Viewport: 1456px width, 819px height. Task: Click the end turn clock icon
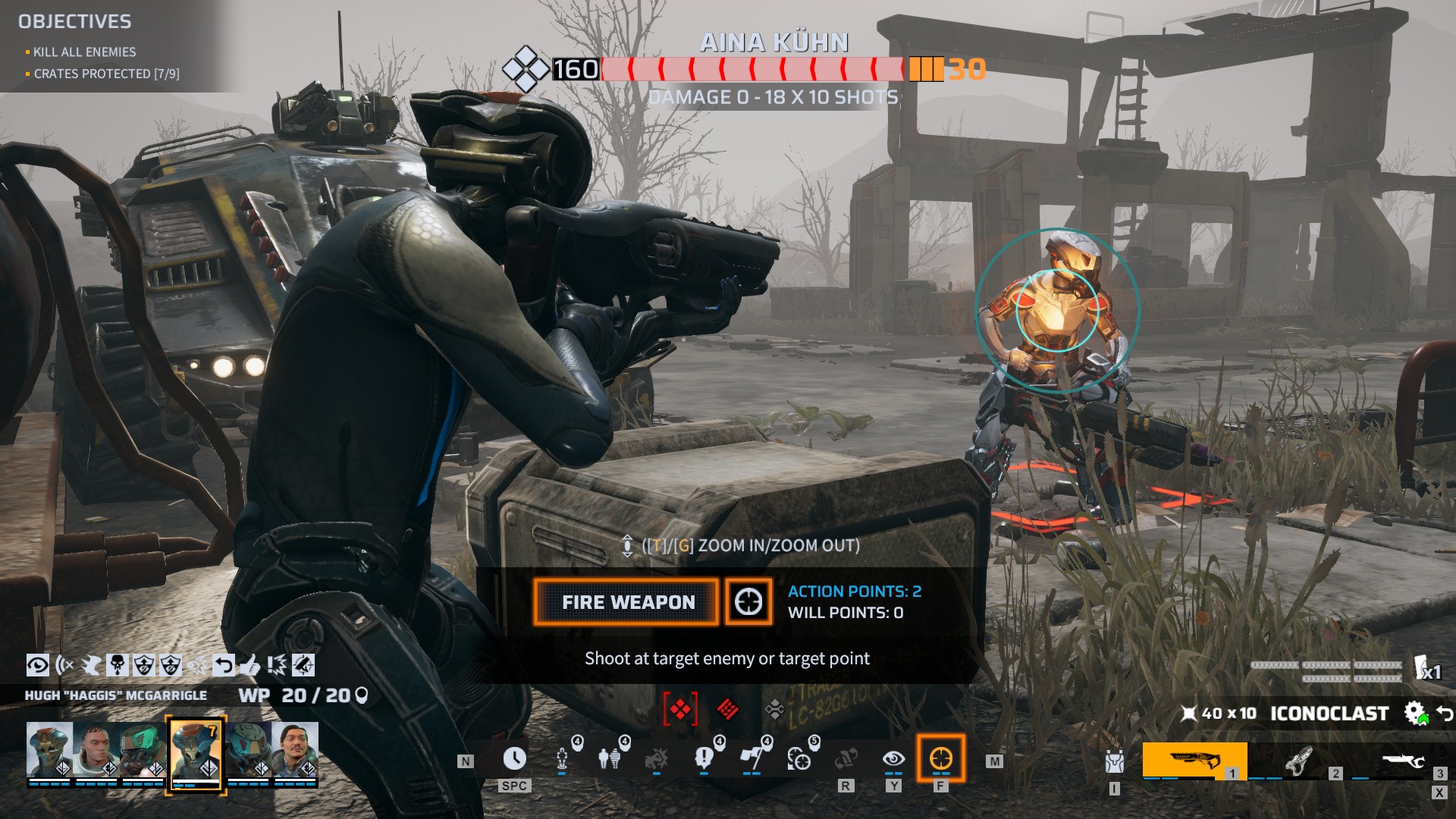tap(514, 758)
